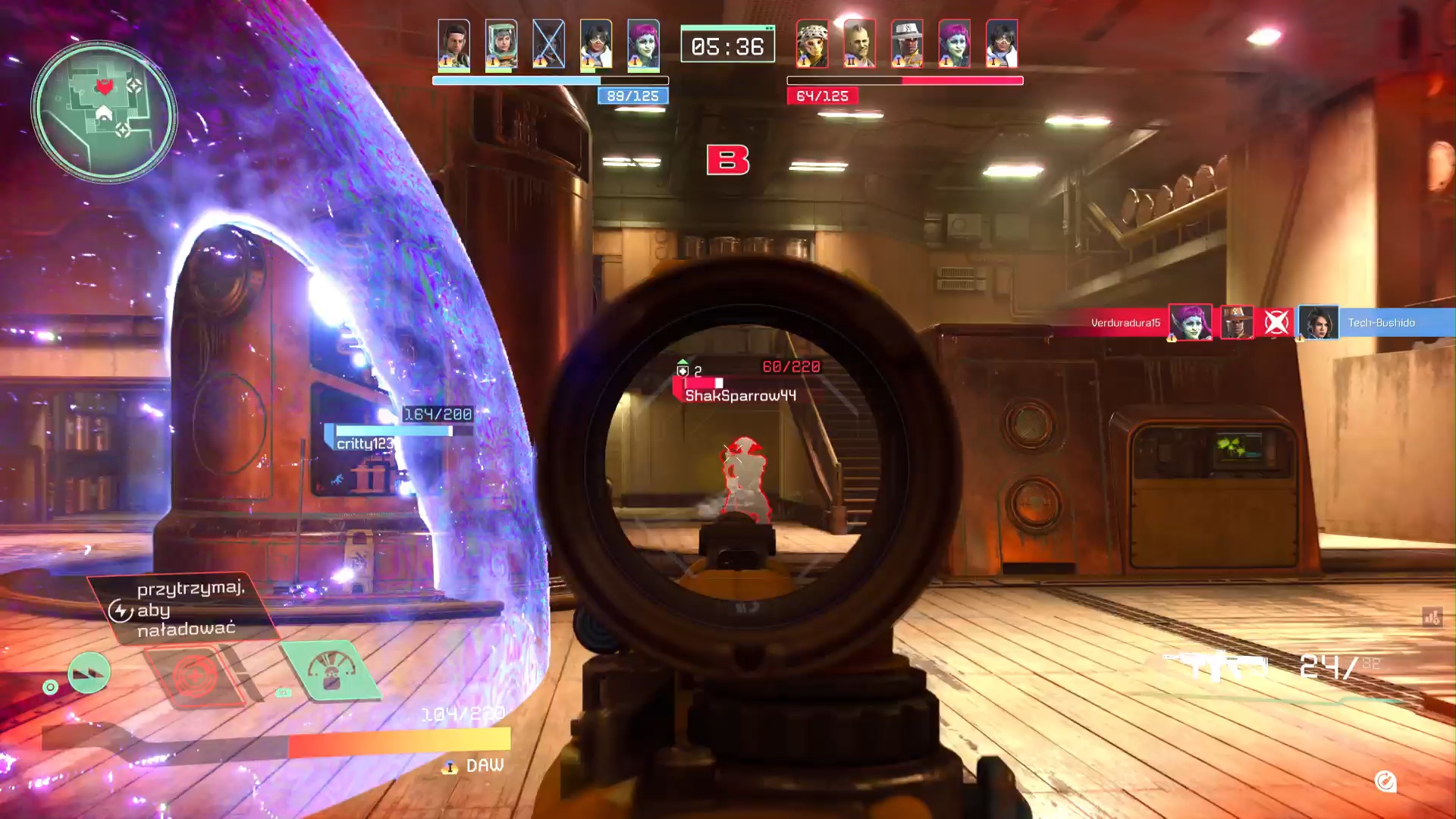Choose the enemy portrait with spotted headwrap
This screenshot has width=1456, height=819.
click(x=812, y=44)
